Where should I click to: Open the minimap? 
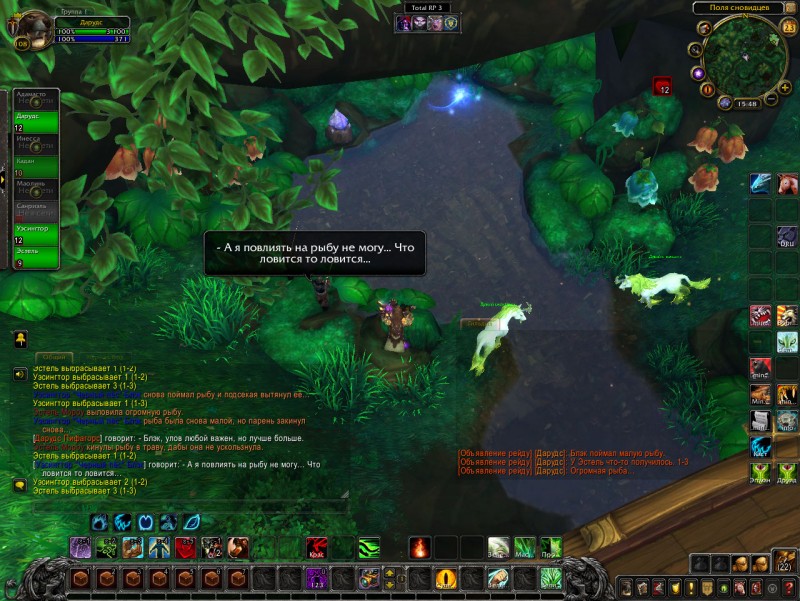click(743, 58)
